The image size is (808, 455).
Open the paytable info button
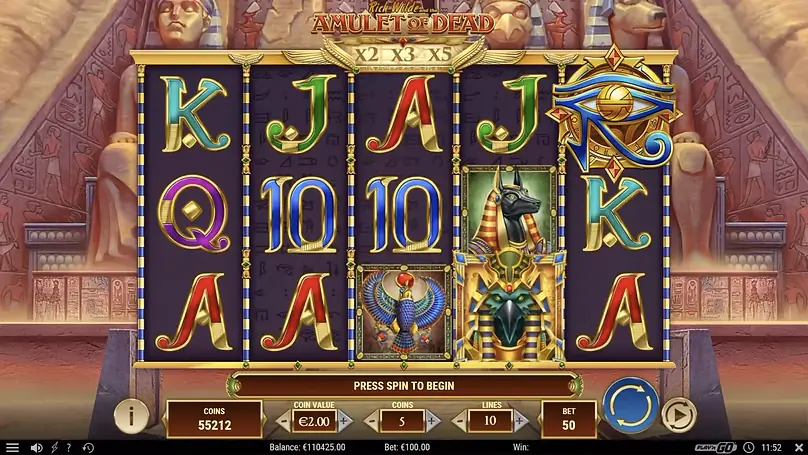coord(129,415)
